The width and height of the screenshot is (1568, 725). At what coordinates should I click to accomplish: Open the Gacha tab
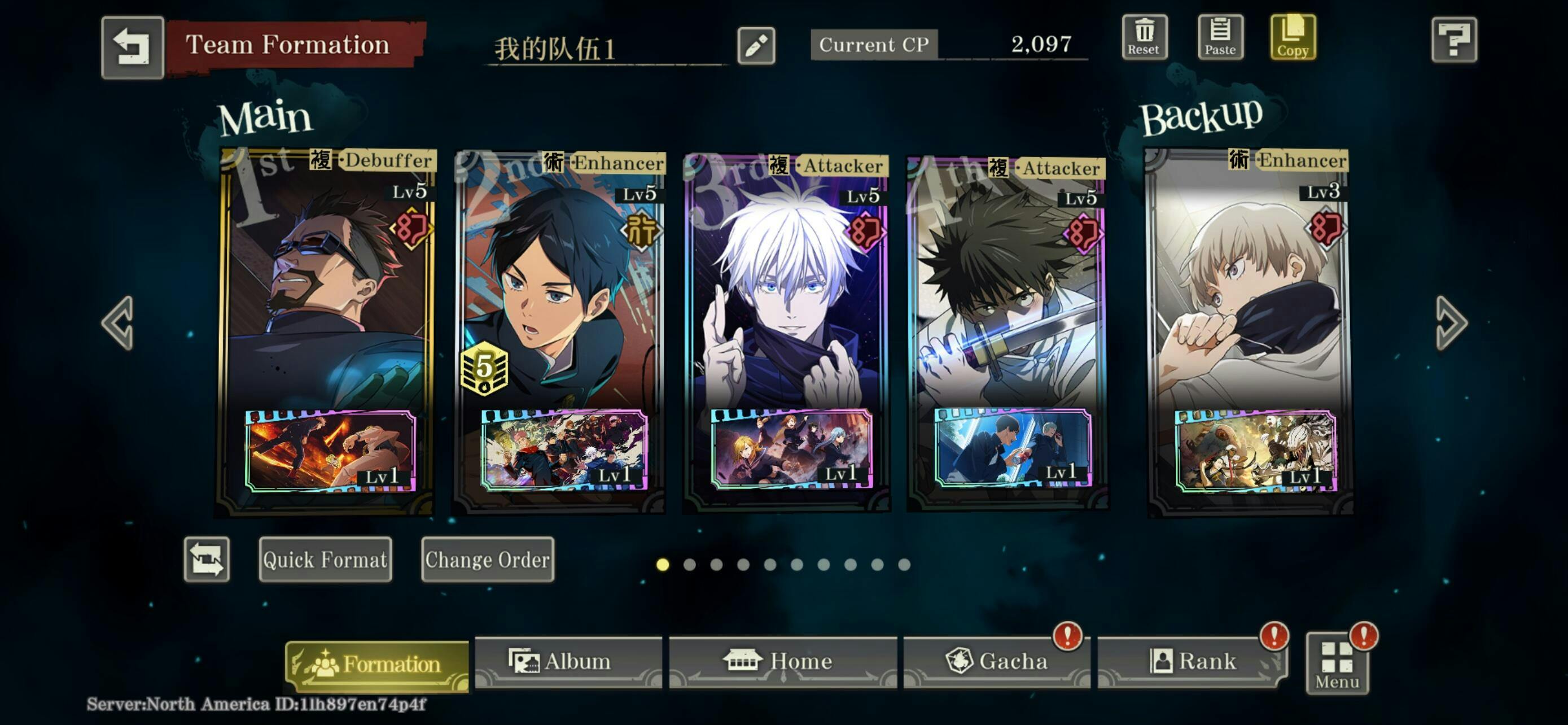[996, 661]
